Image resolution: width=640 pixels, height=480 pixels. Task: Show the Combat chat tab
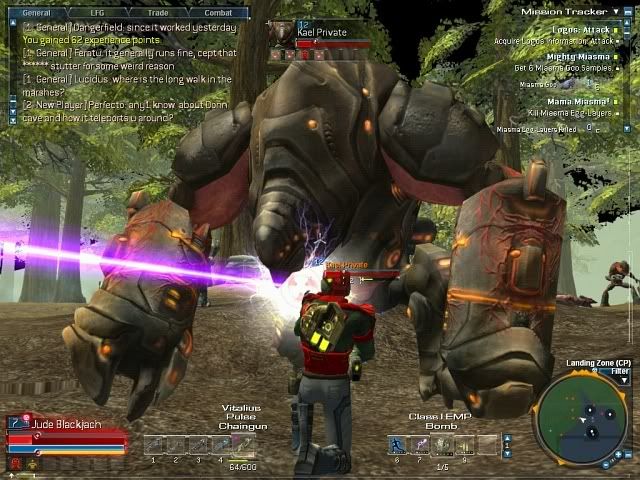tap(217, 12)
